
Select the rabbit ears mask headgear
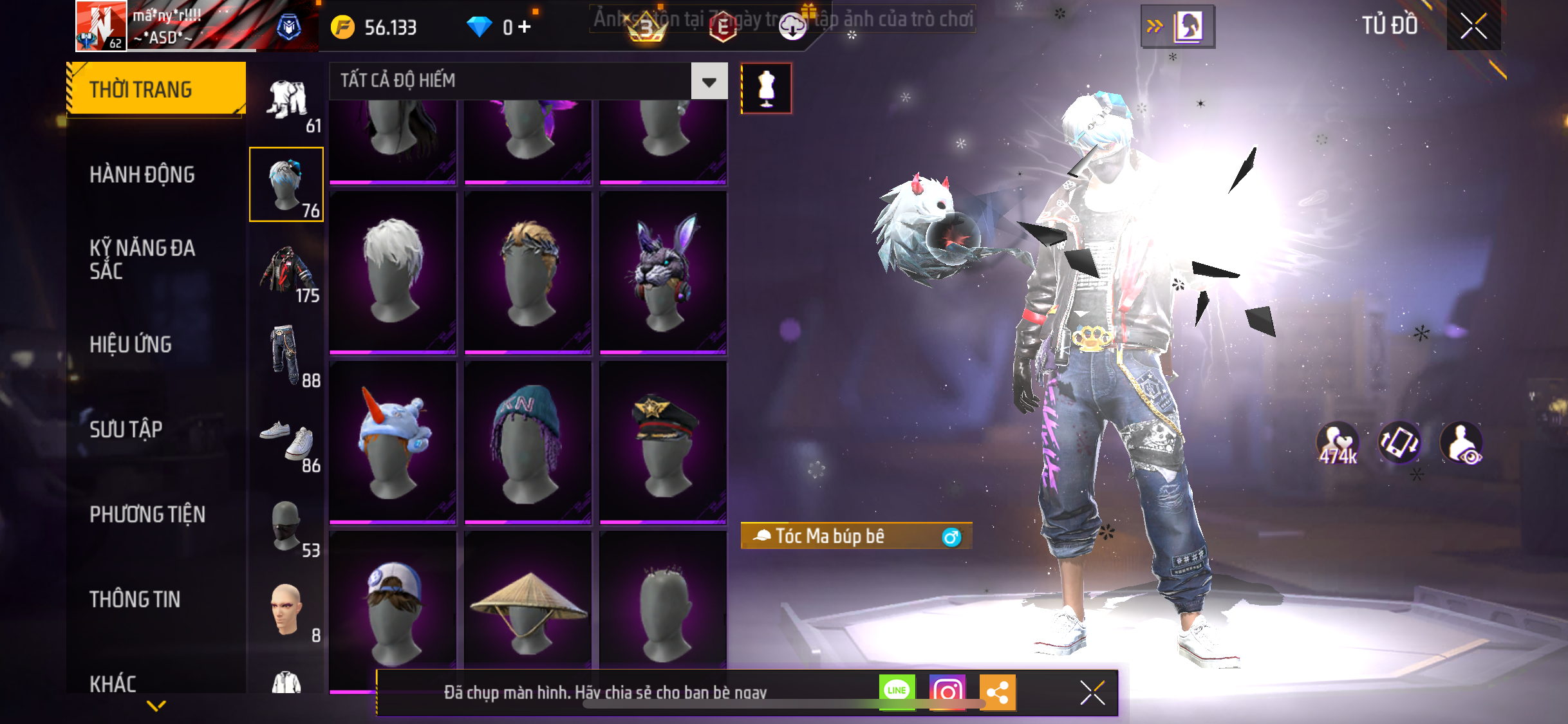tap(662, 271)
